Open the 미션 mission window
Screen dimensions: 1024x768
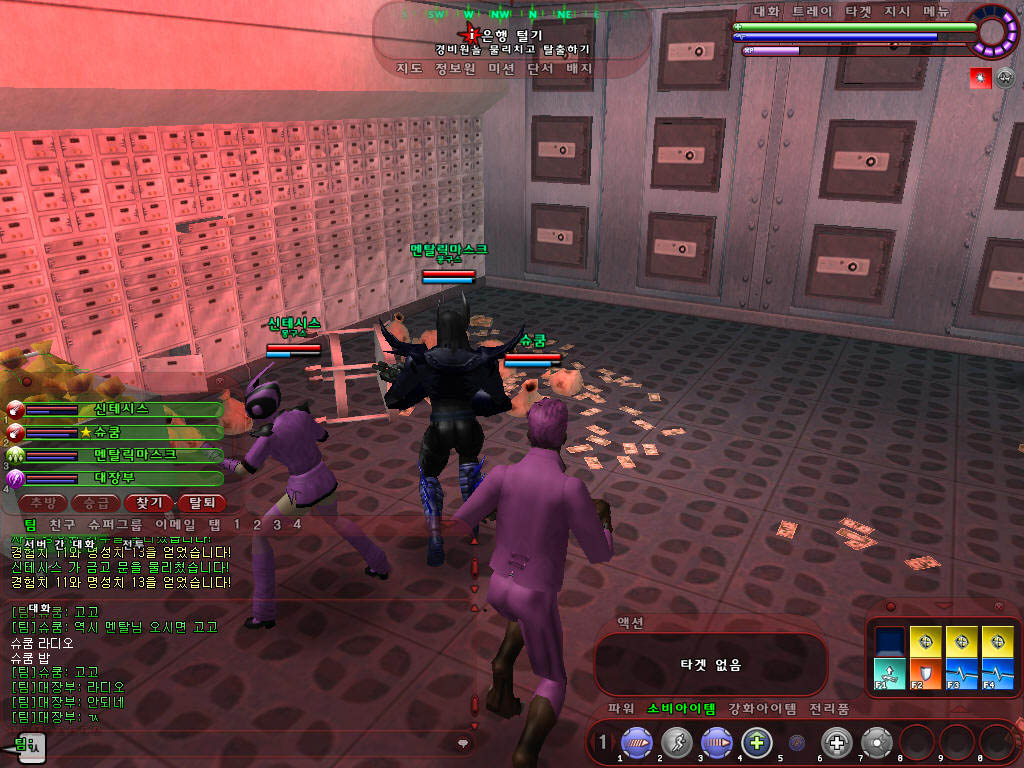click(501, 69)
